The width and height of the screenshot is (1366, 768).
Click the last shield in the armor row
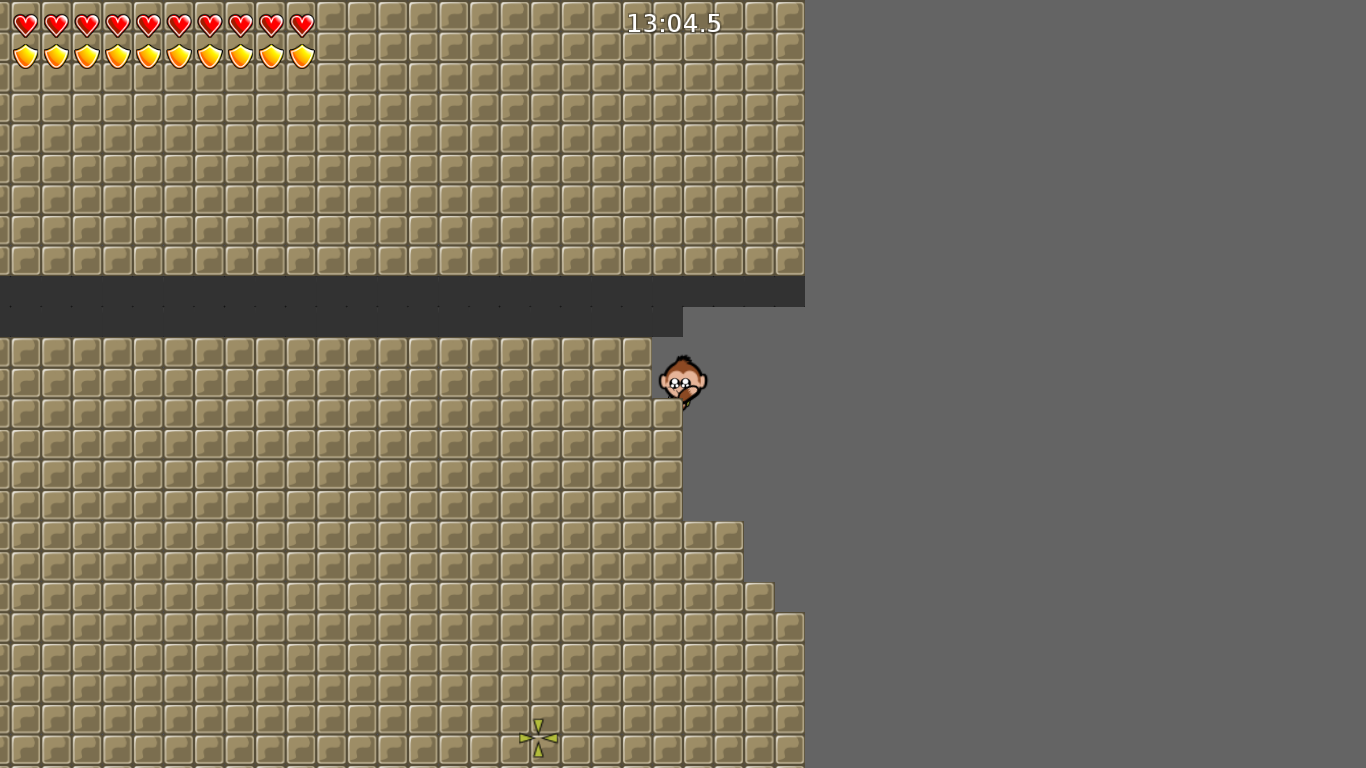click(303, 56)
